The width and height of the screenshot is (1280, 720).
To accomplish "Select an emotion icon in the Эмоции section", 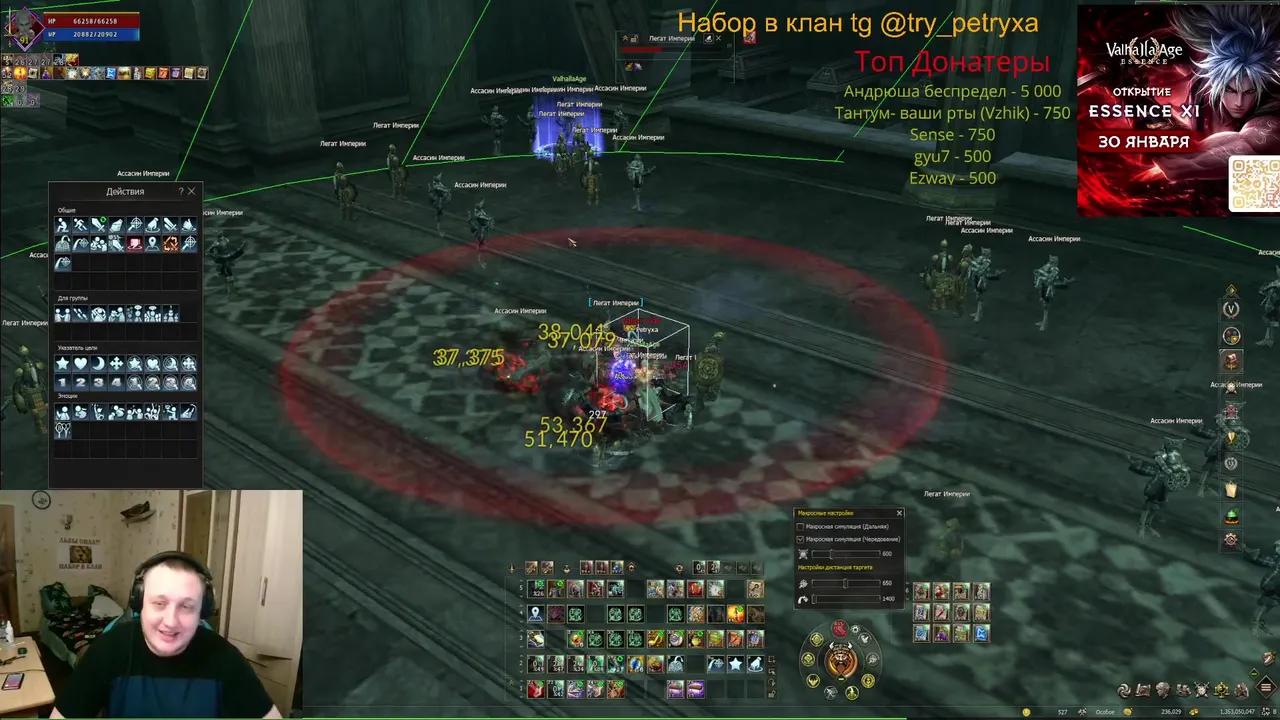I will coord(63,411).
